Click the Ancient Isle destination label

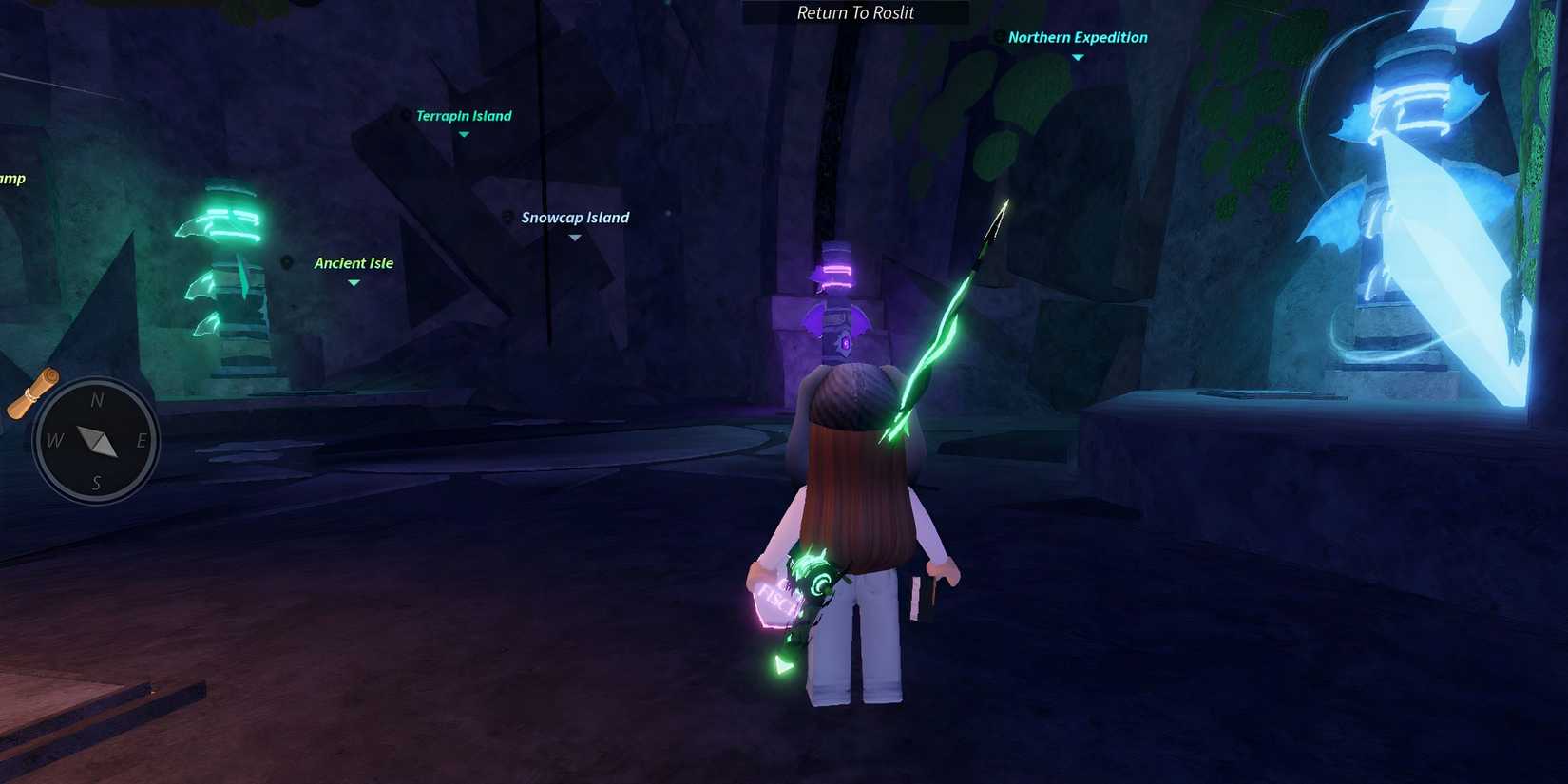[354, 262]
